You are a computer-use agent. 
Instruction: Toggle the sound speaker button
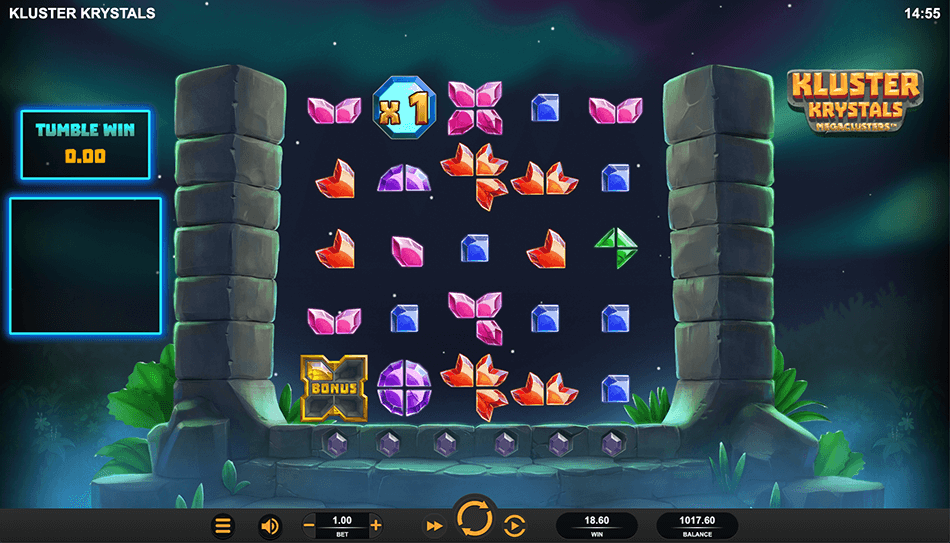point(269,525)
